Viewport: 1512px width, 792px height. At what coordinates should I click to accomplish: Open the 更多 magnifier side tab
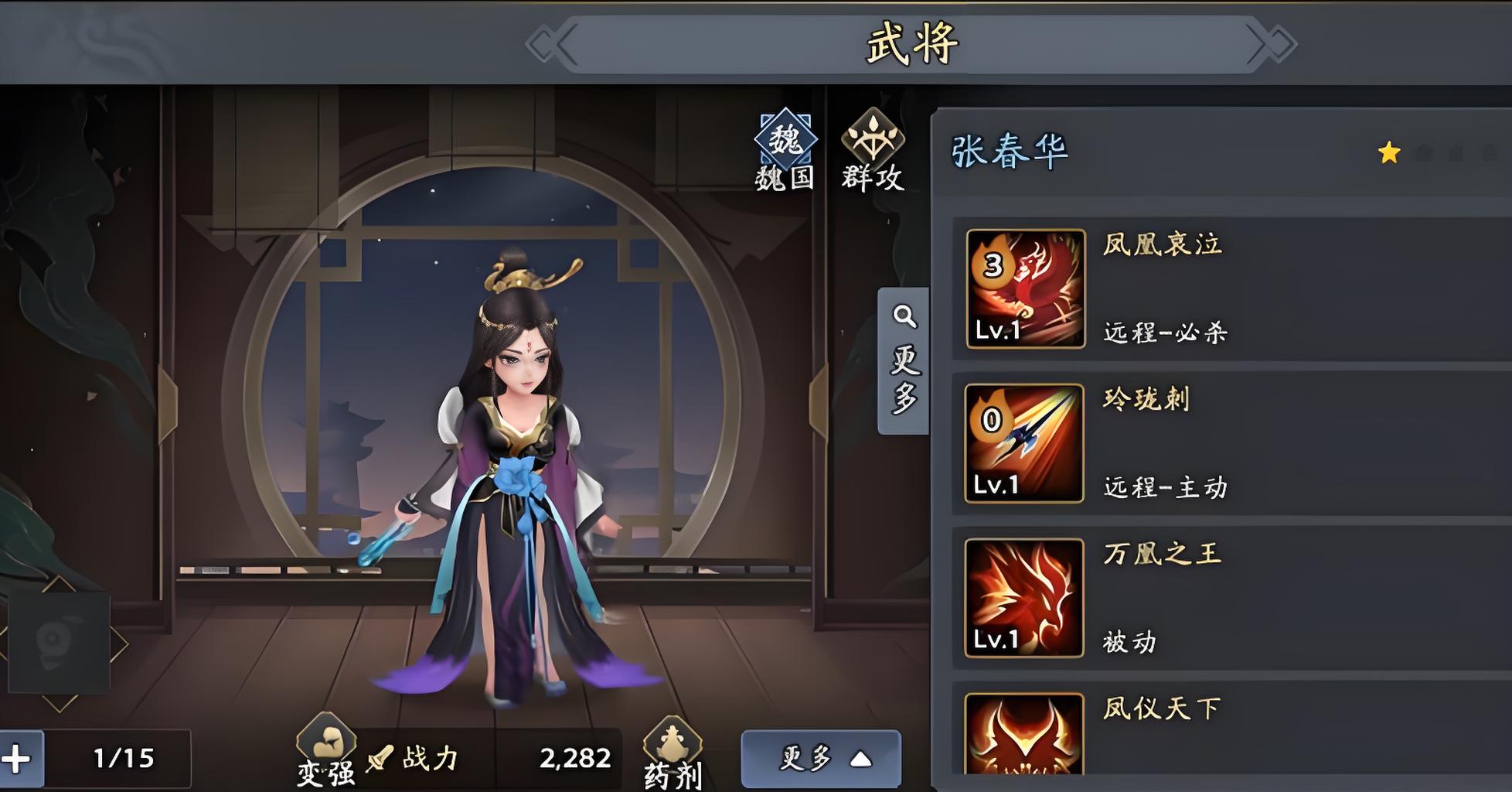click(x=904, y=360)
